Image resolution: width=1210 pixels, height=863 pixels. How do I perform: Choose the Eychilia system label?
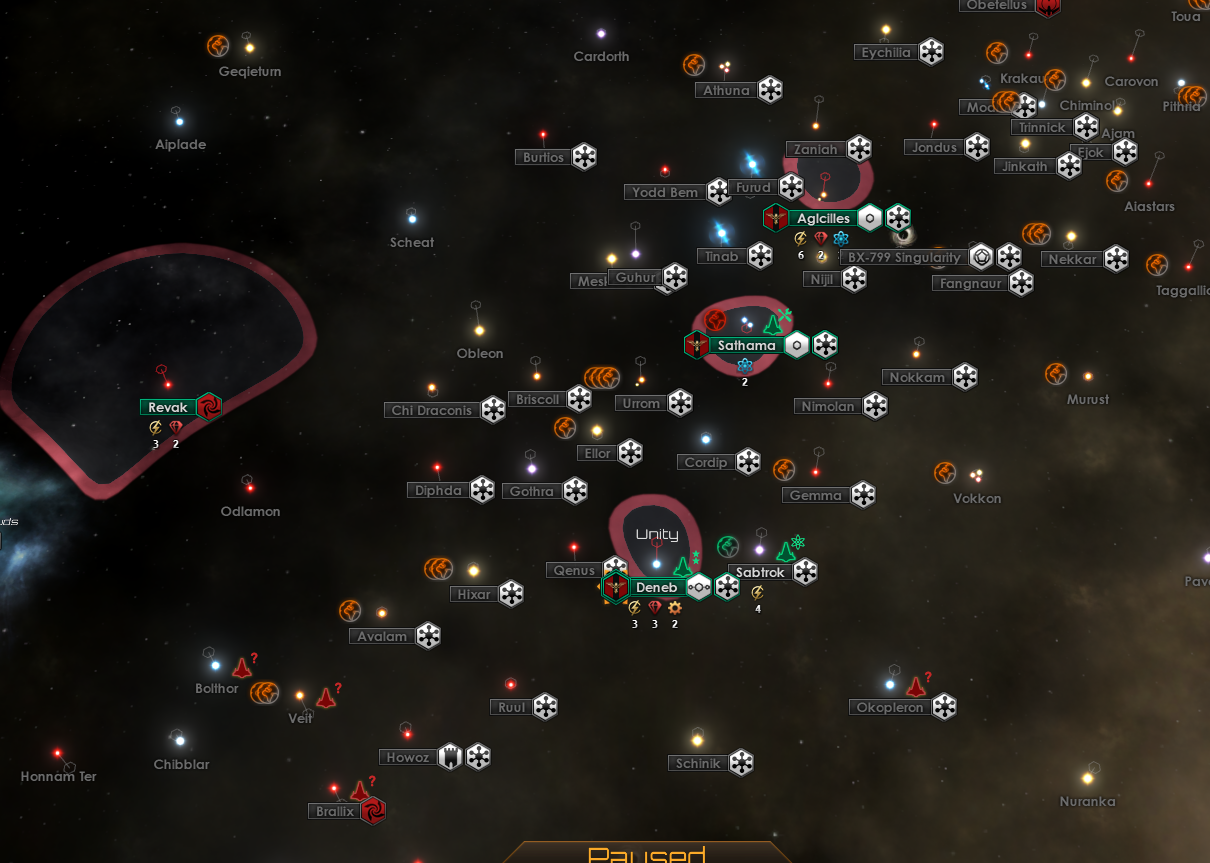pos(886,53)
